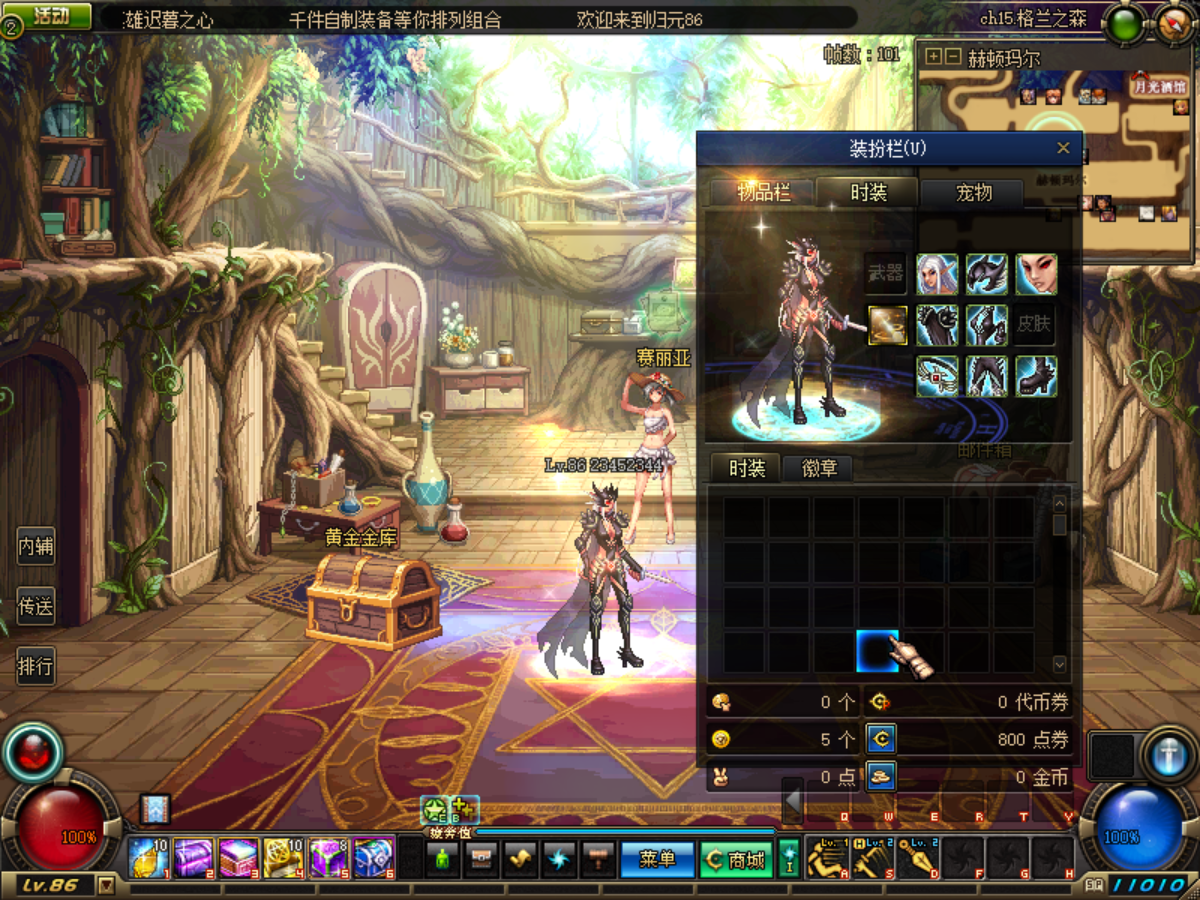Activate the dagger skill on the D slot
The width and height of the screenshot is (1200, 900).
click(918, 858)
